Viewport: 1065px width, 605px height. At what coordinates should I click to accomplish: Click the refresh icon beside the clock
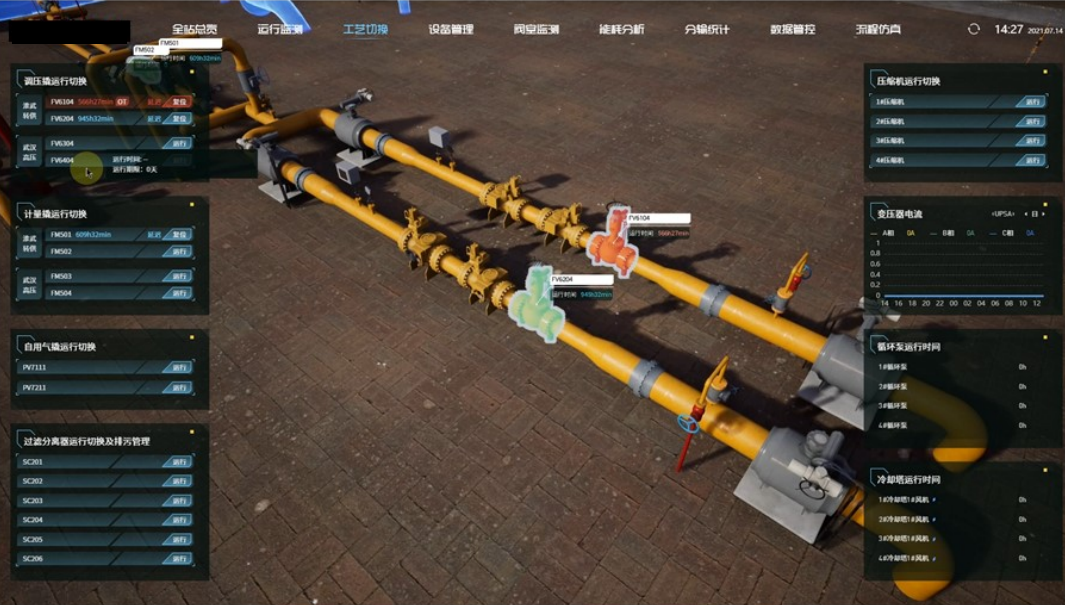tap(973, 29)
